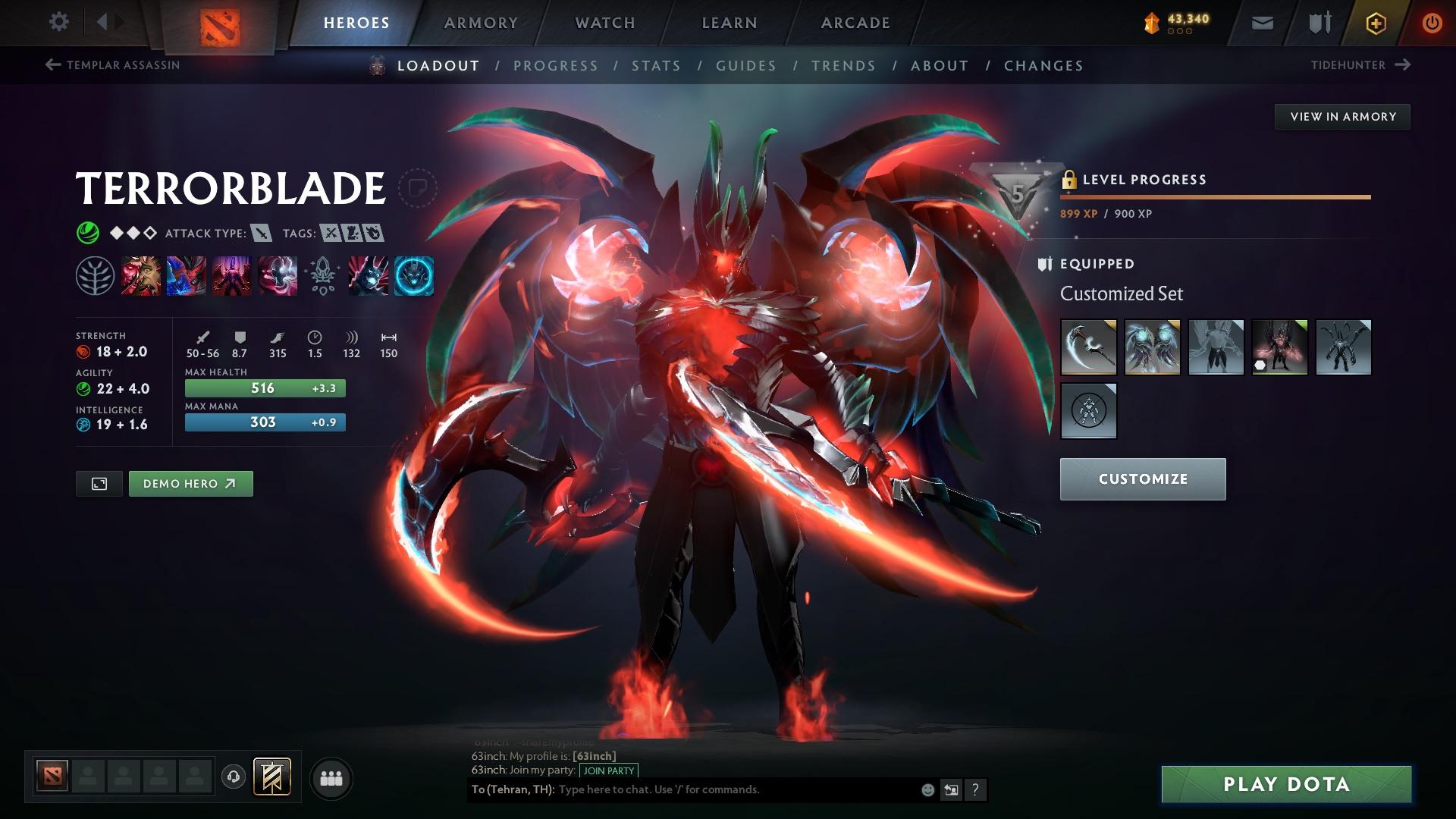Navigate to the ARCADE menu
The height and width of the screenshot is (819, 1456).
pos(855,23)
